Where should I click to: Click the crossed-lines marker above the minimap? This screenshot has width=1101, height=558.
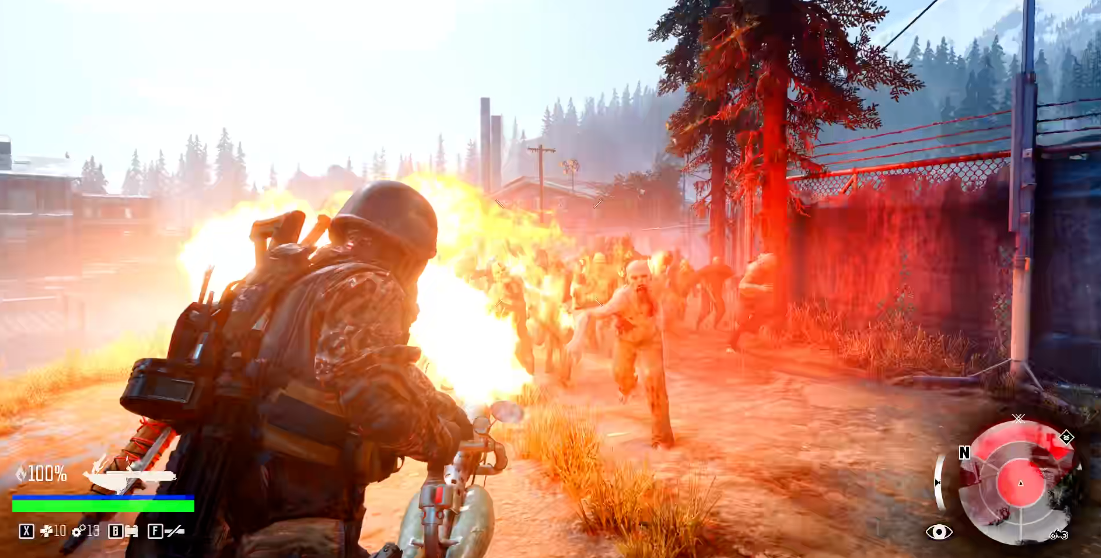pos(1018,418)
